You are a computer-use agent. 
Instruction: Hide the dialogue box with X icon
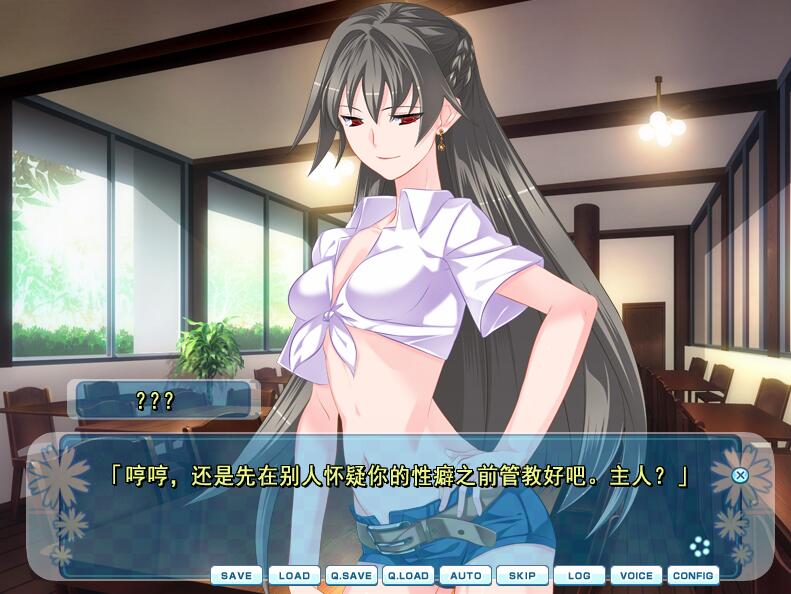740,475
